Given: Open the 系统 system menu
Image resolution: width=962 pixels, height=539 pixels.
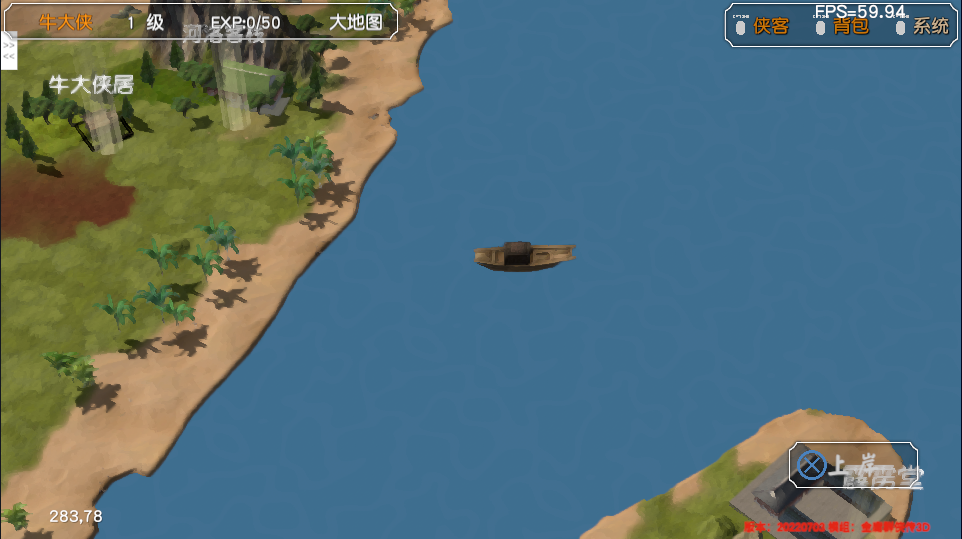Looking at the screenshot, I should (931, 26).
